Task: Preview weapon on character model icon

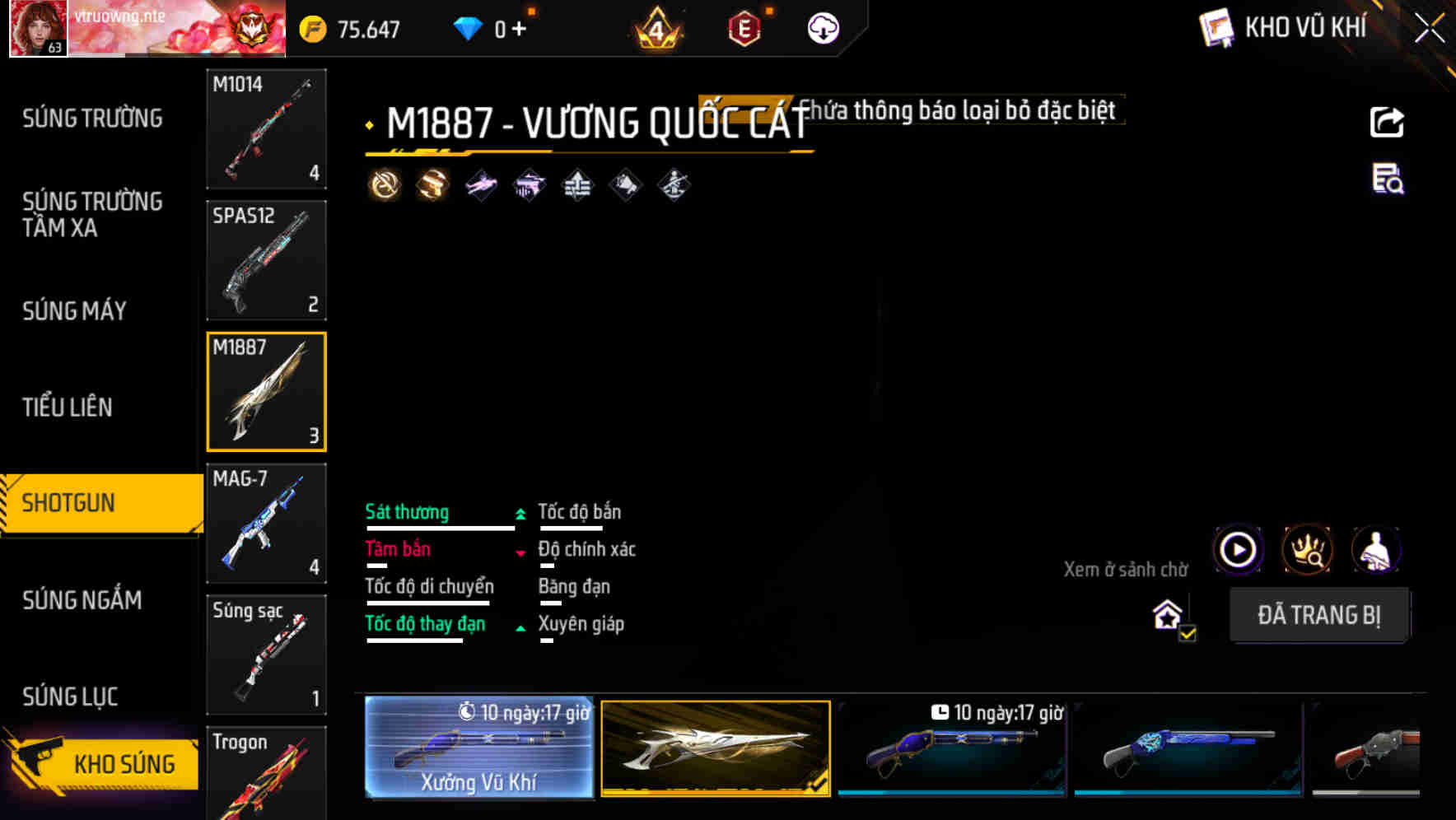Action: pos(1377,550)
